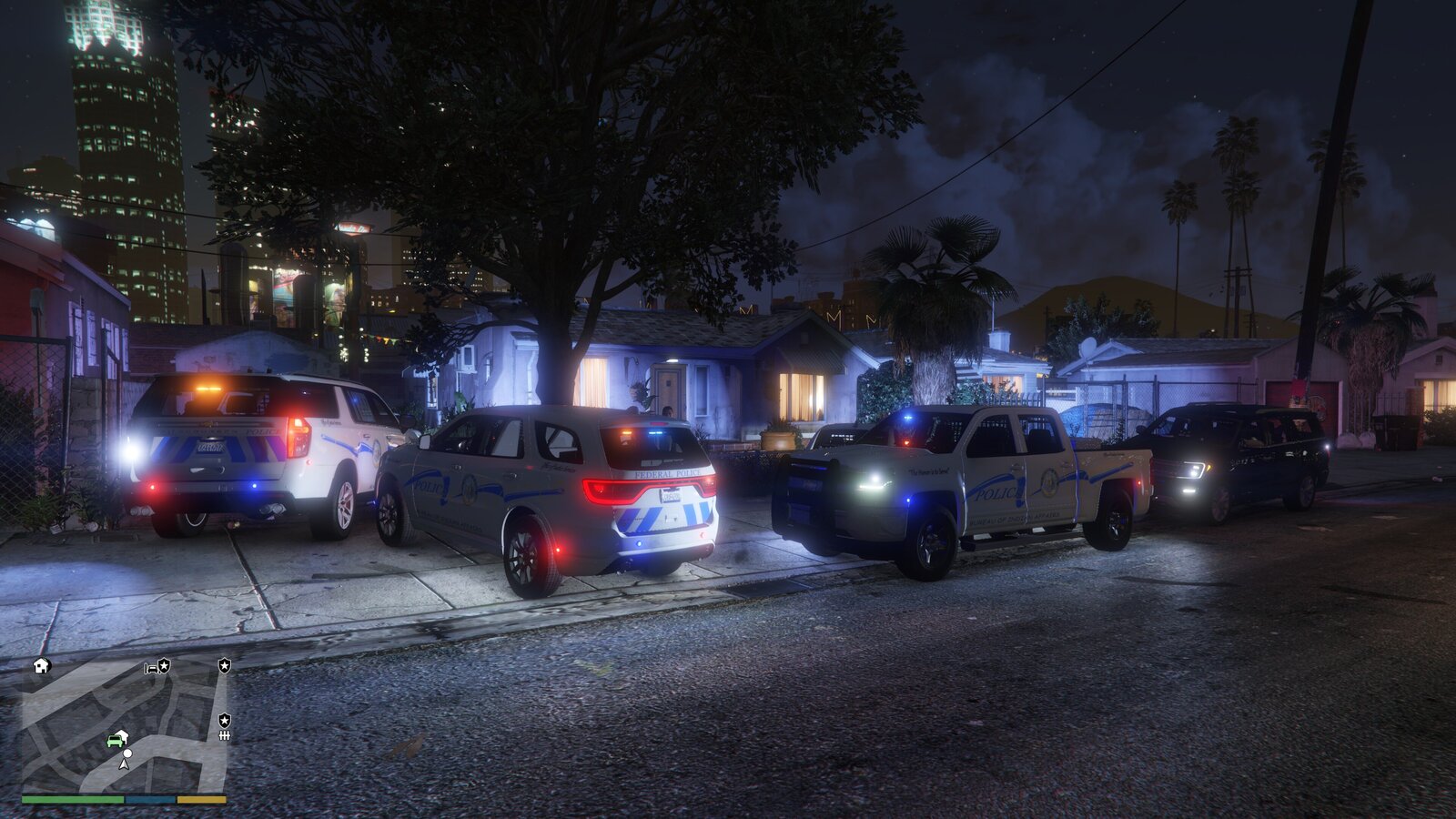This screenshot has width=1456, height=819.
Task: Select the green car blip on minimap
Action: 116,740
